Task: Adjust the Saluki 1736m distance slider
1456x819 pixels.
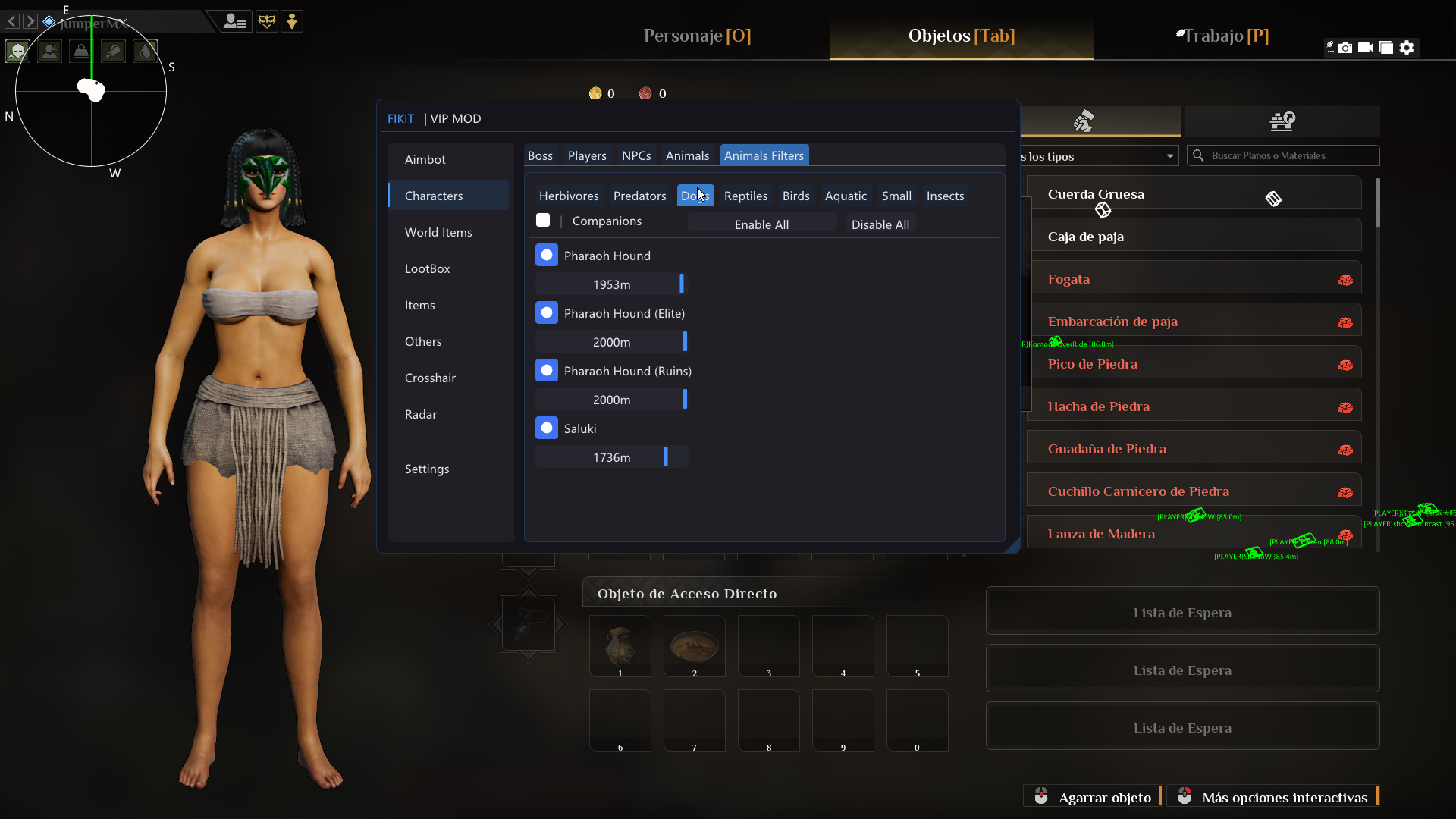Action: 665,457
